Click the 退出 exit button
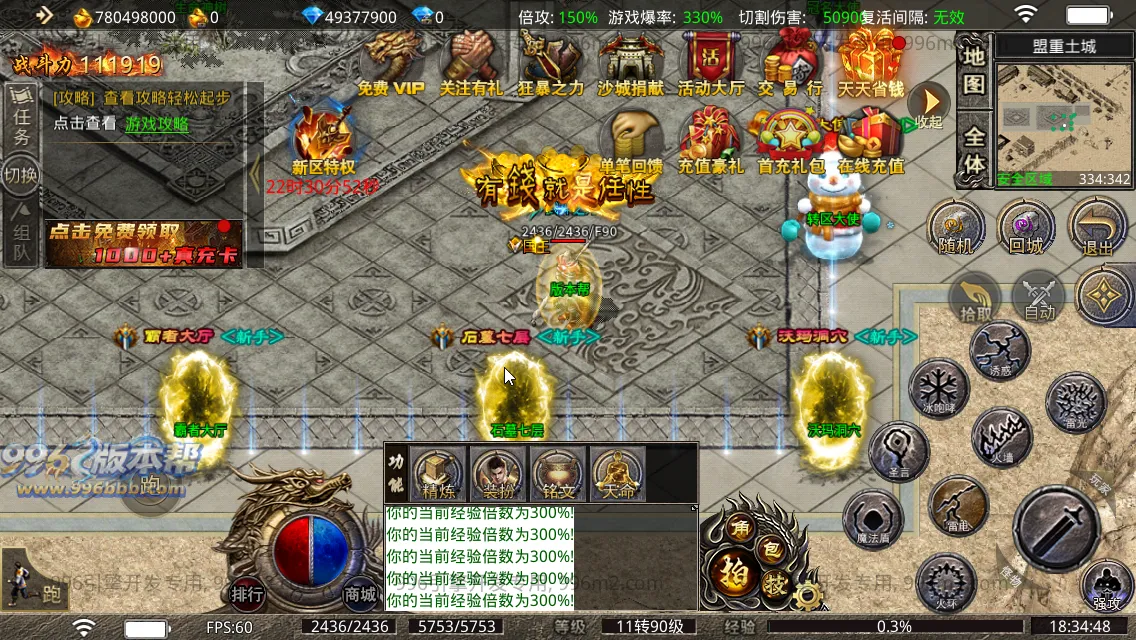 1097,227
